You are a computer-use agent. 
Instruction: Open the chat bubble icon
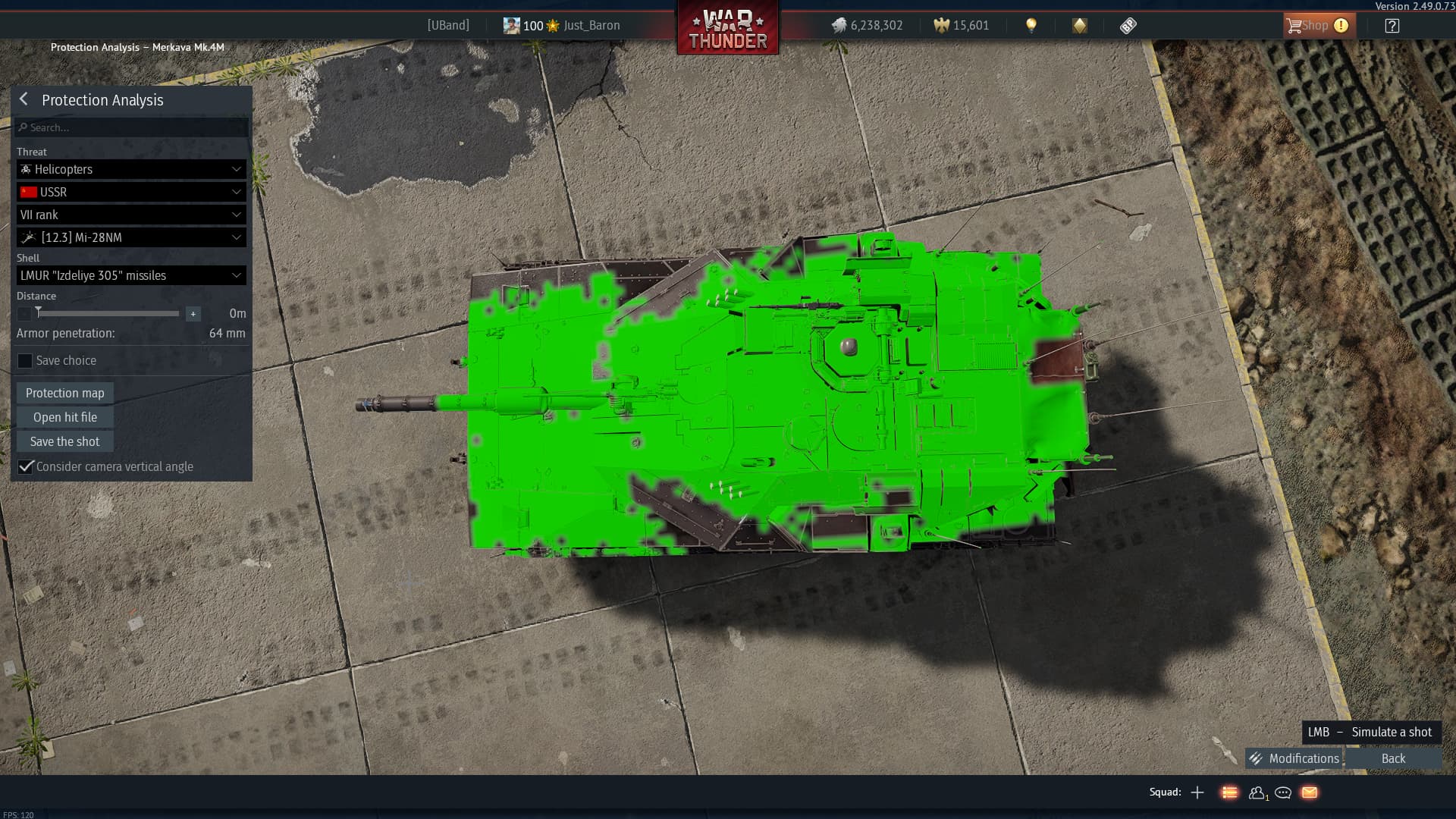point(1283,792)
